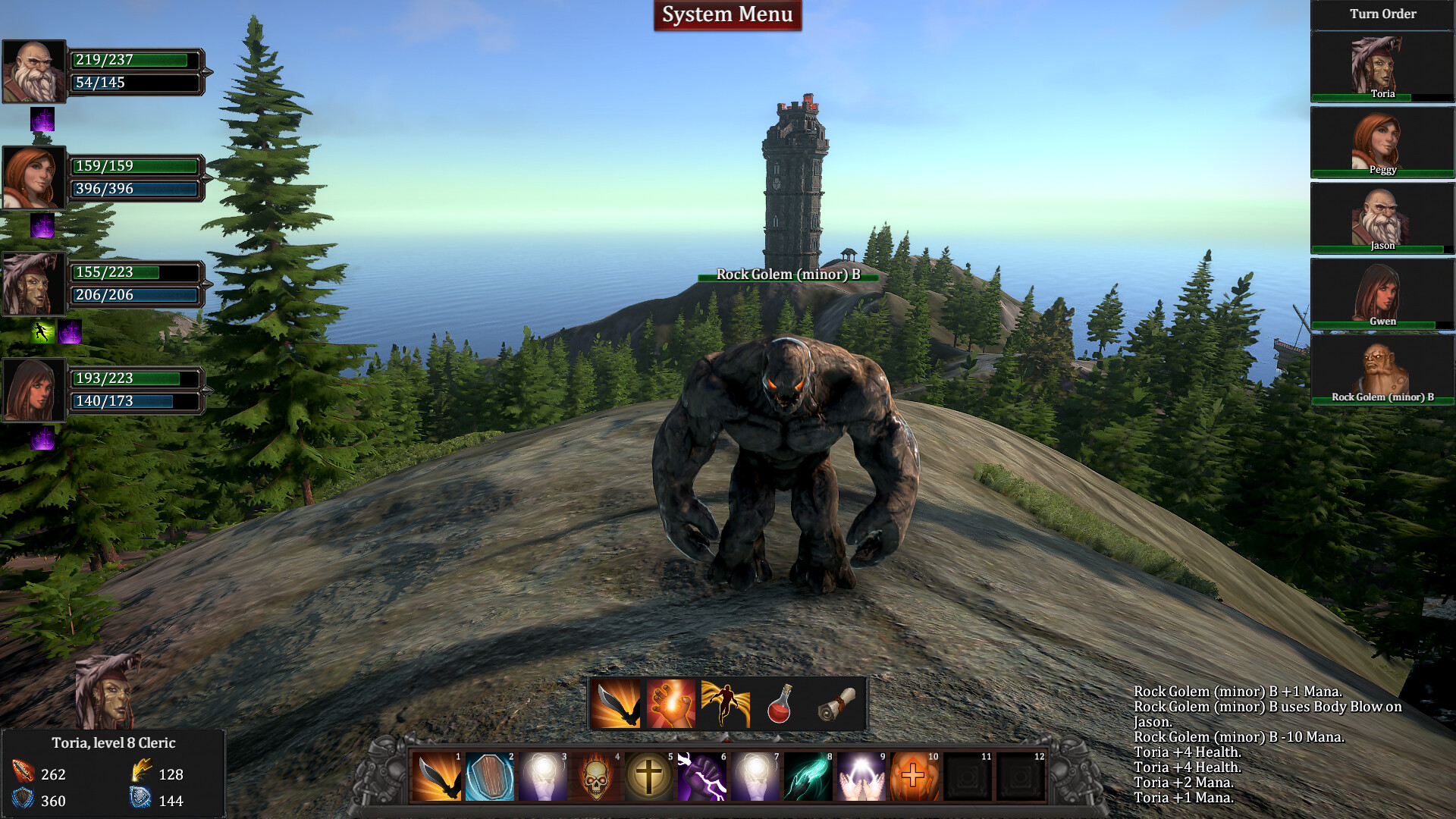Image resolution: width=1456 pixels, height=819 pixels.
Task: Select the shield ward ability in slot 2
Action: pos(489,778)
